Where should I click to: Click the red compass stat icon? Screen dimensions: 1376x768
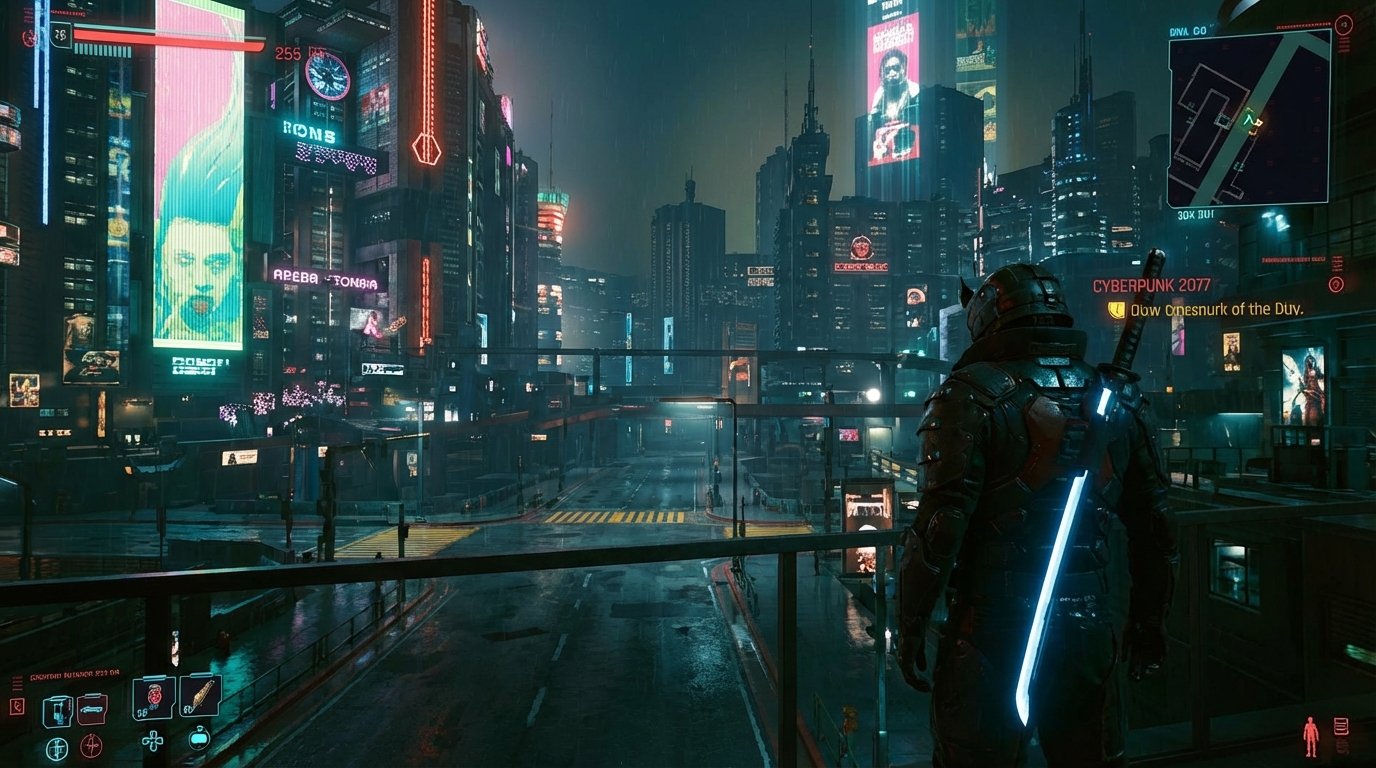92,746
